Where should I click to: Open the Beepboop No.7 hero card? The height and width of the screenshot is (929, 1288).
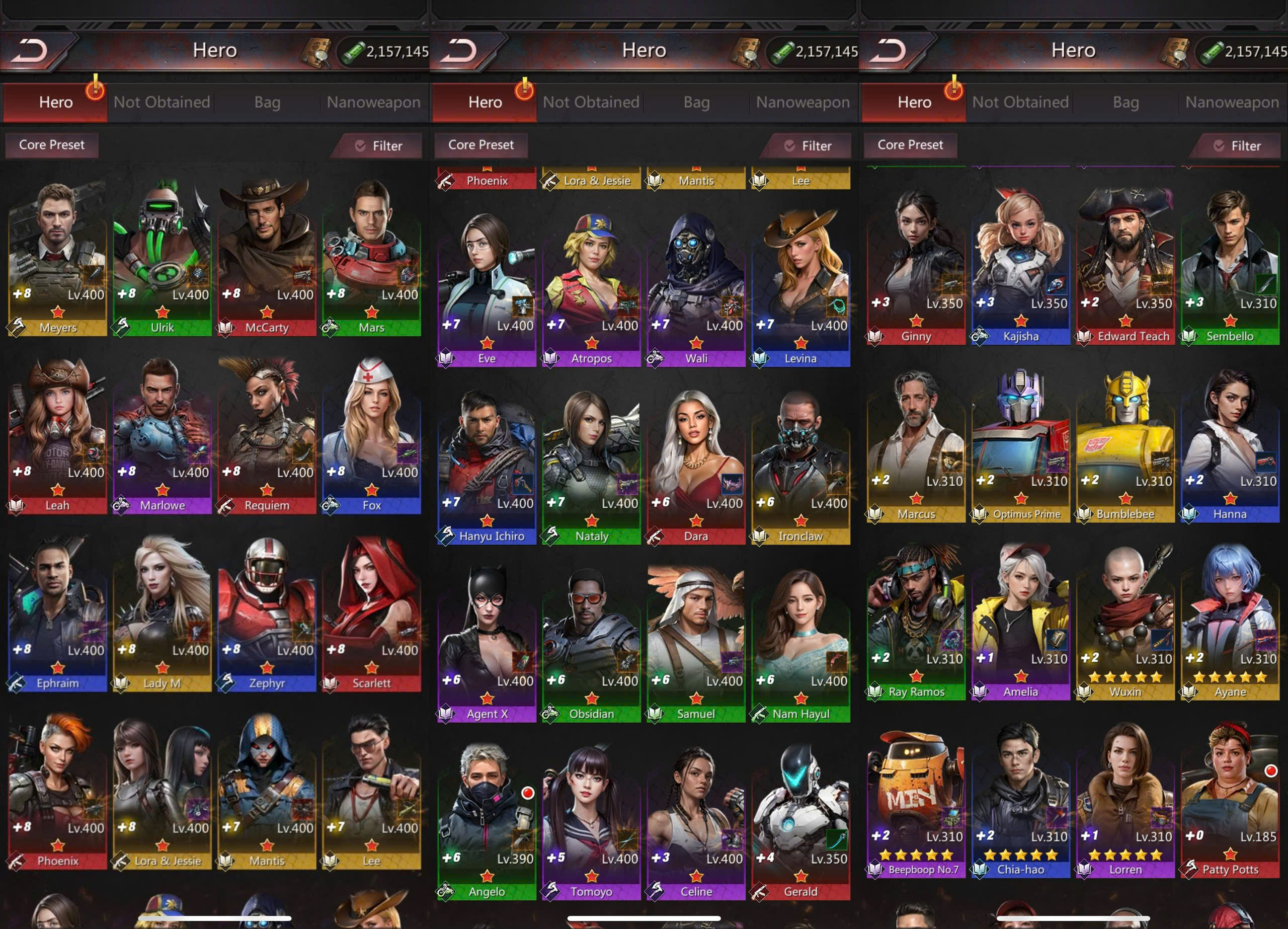[916, 798]
